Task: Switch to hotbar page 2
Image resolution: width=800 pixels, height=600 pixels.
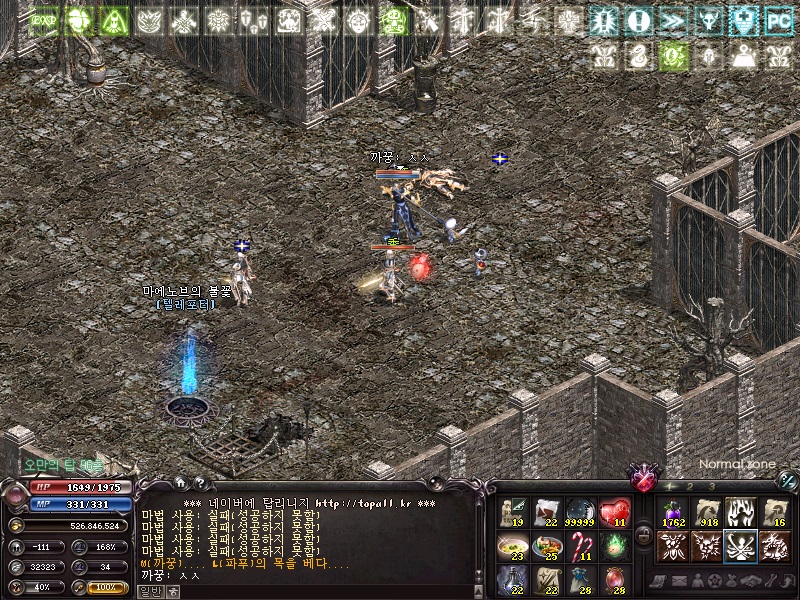Action: click(x=689, y=486)
